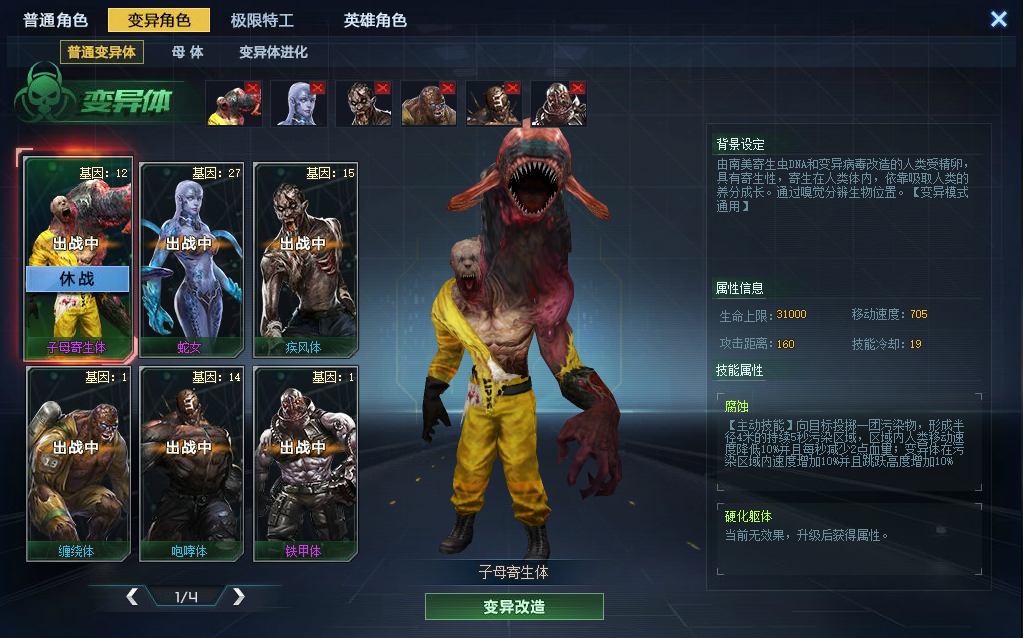Go to the next mutant page
Screen dimensions: 1023x638
click(239, 597)
